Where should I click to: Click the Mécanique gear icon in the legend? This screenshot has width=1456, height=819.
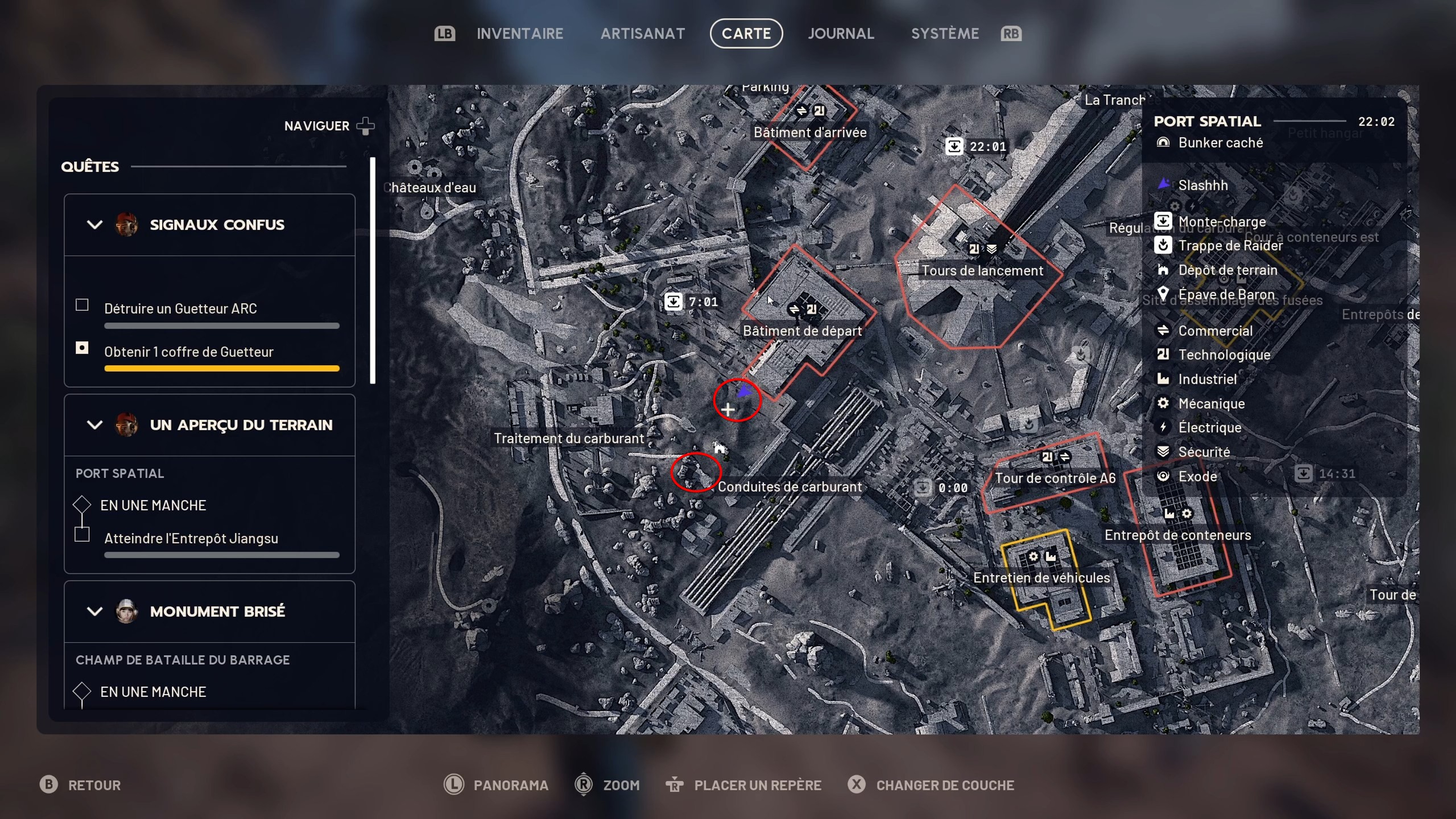(1164, 403)
